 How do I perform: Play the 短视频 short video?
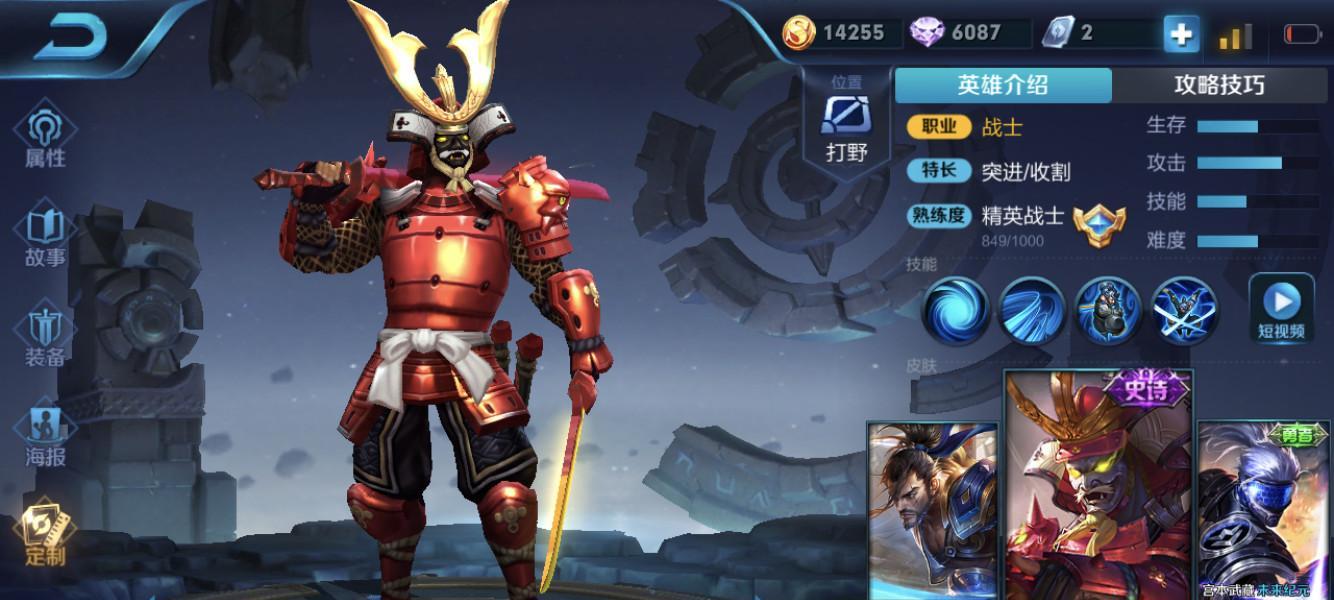click(x=1281, y=308)
